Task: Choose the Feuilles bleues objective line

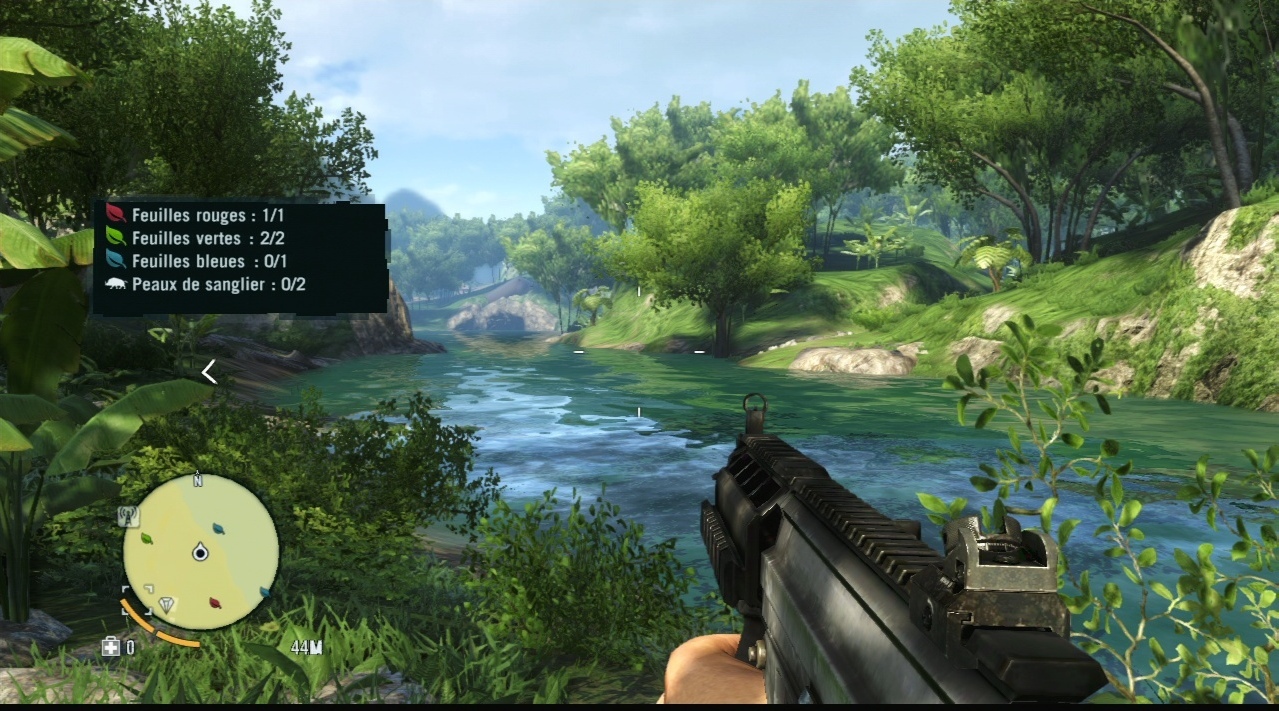Action: (x=202, y=261)
